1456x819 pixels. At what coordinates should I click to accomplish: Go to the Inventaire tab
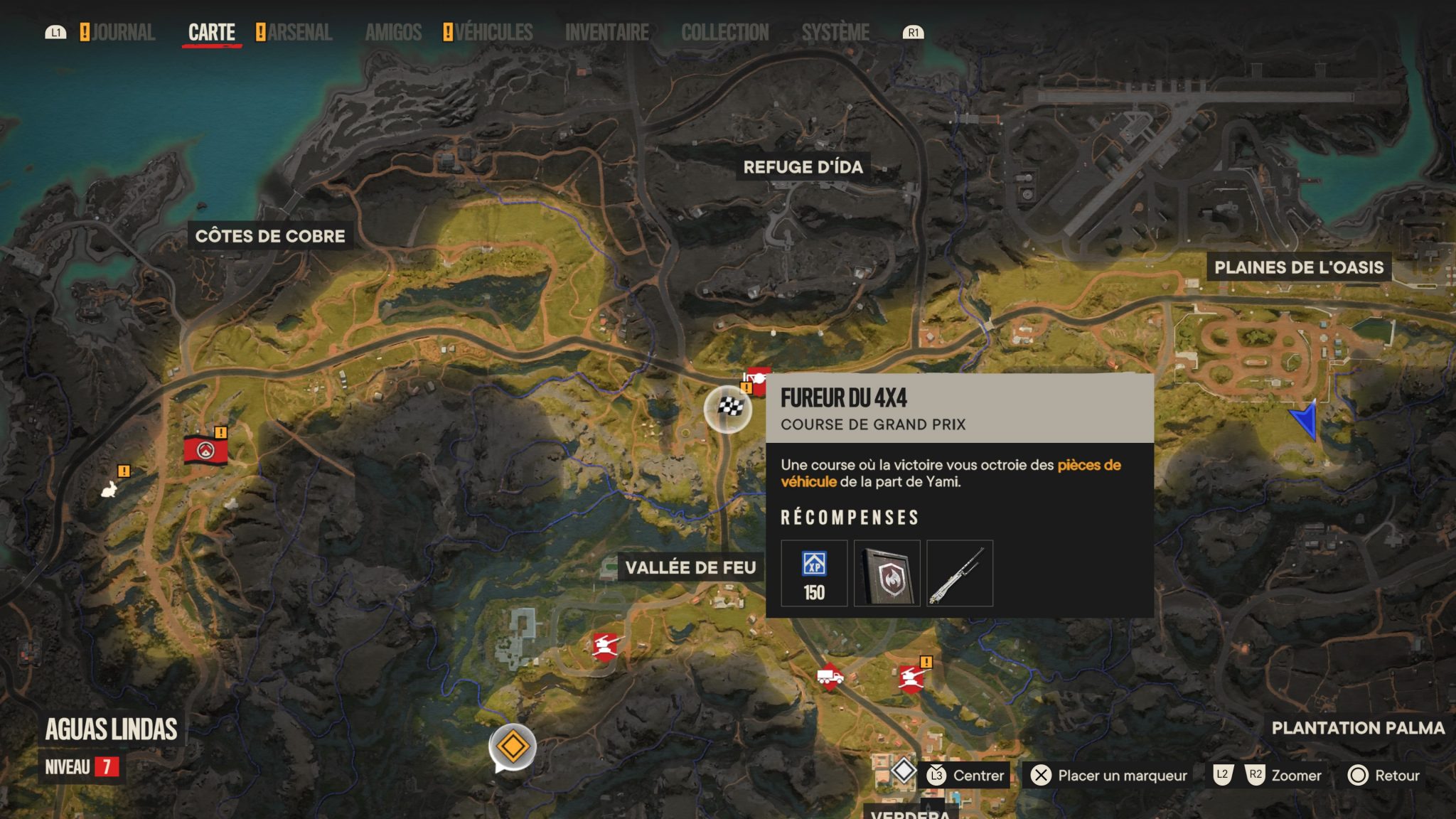tap(606, 33)
